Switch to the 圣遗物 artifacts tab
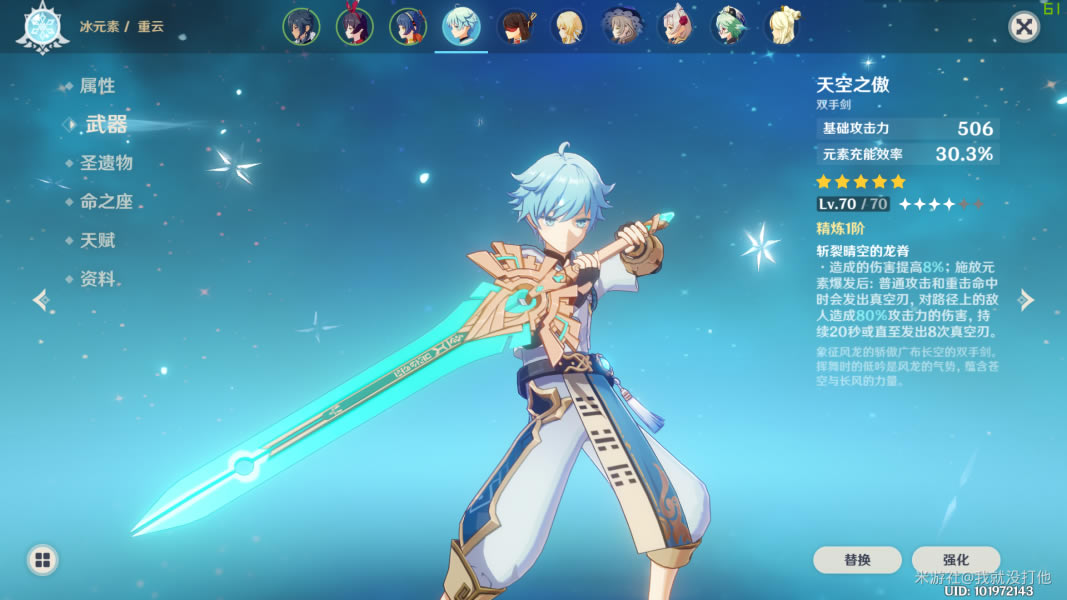 [106, 162]
